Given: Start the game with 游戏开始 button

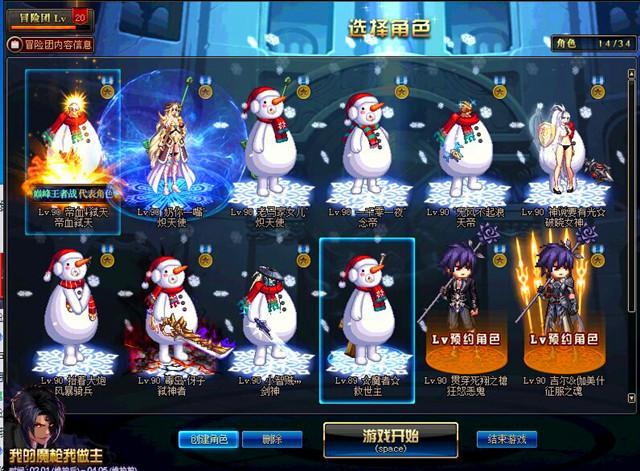Looking at the screenshot, I should [x=390, y=438].
